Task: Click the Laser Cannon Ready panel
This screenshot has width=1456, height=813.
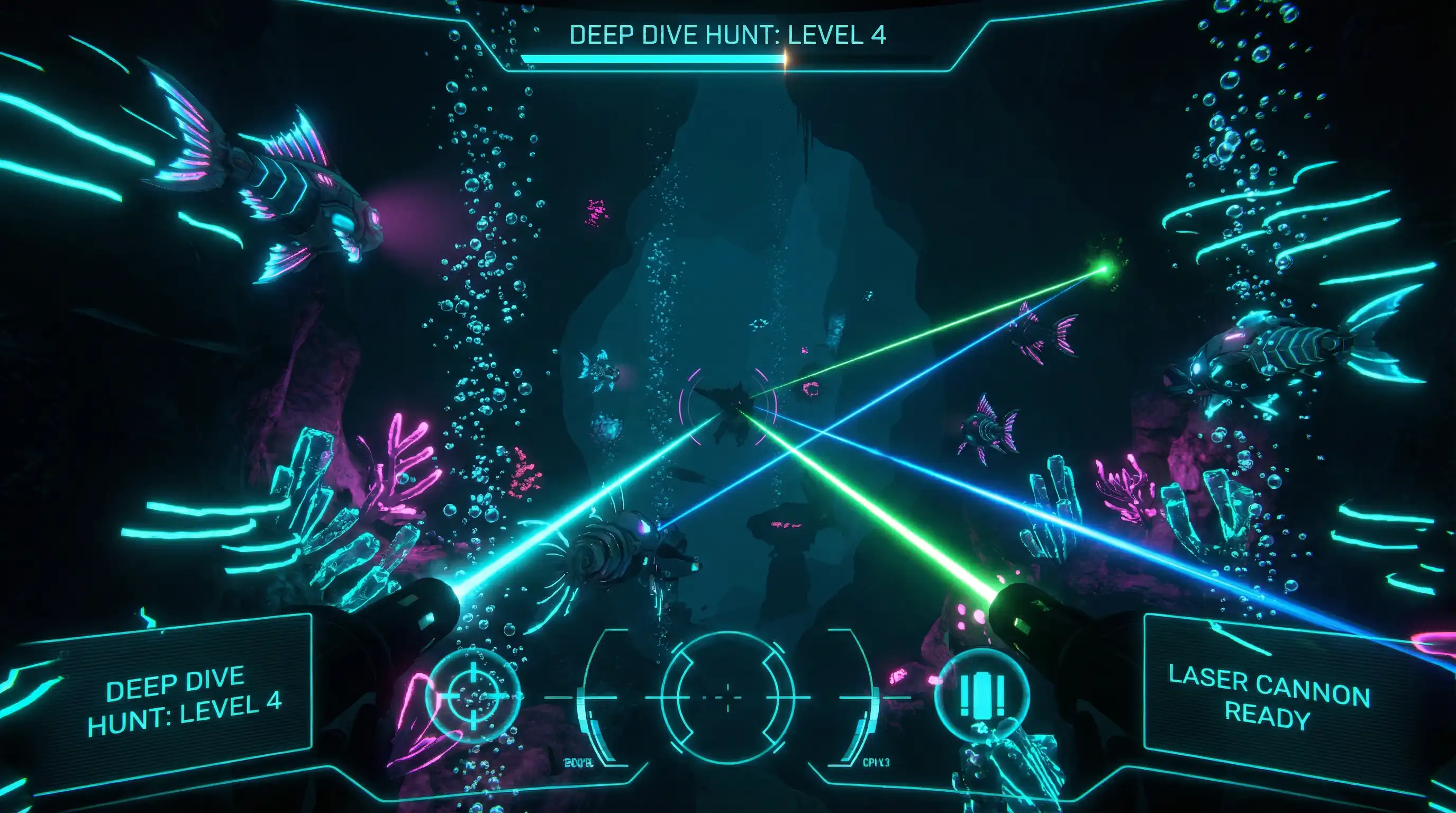Action: click(x=1268, y=697)
